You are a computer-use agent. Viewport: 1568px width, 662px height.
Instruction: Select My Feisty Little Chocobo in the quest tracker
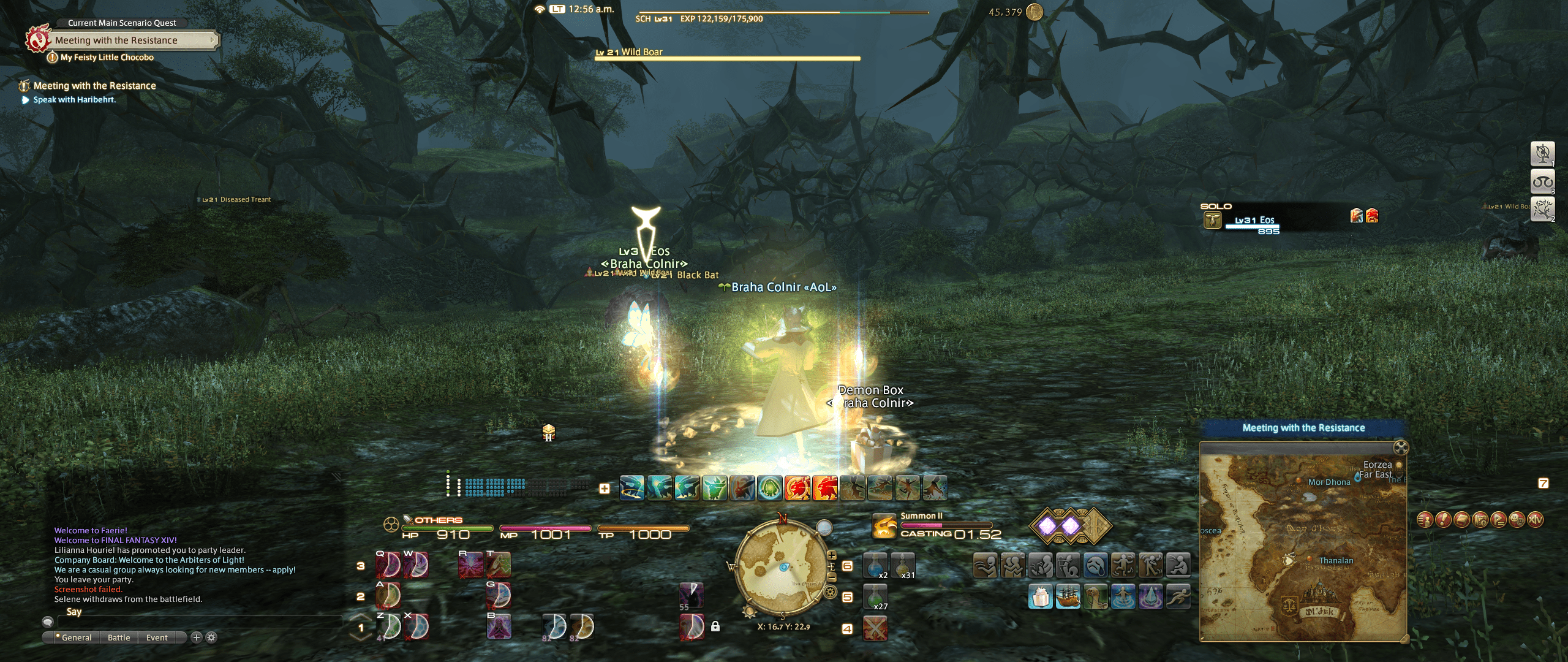(x=105, y=56)
